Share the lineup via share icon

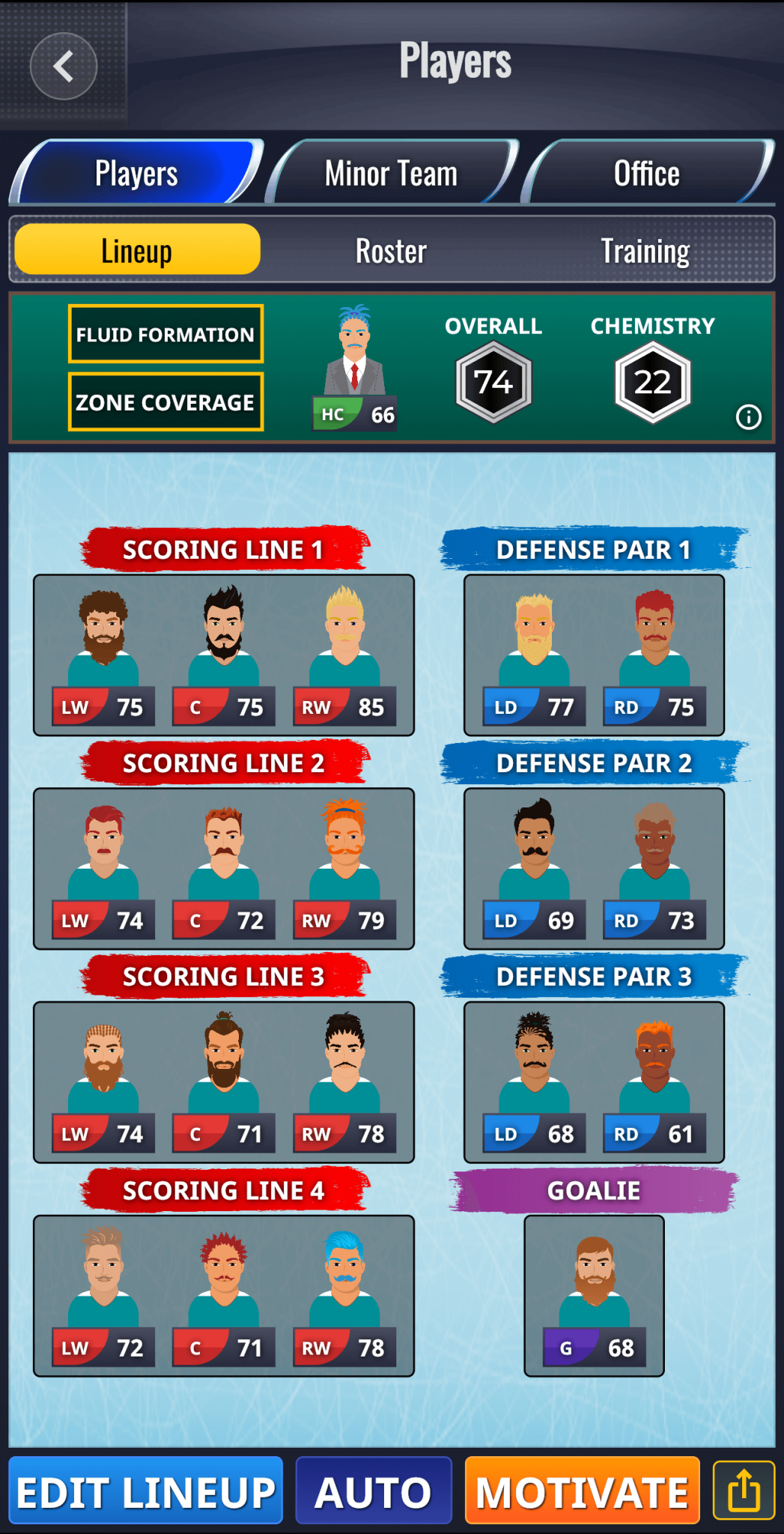pos(744,1491)
